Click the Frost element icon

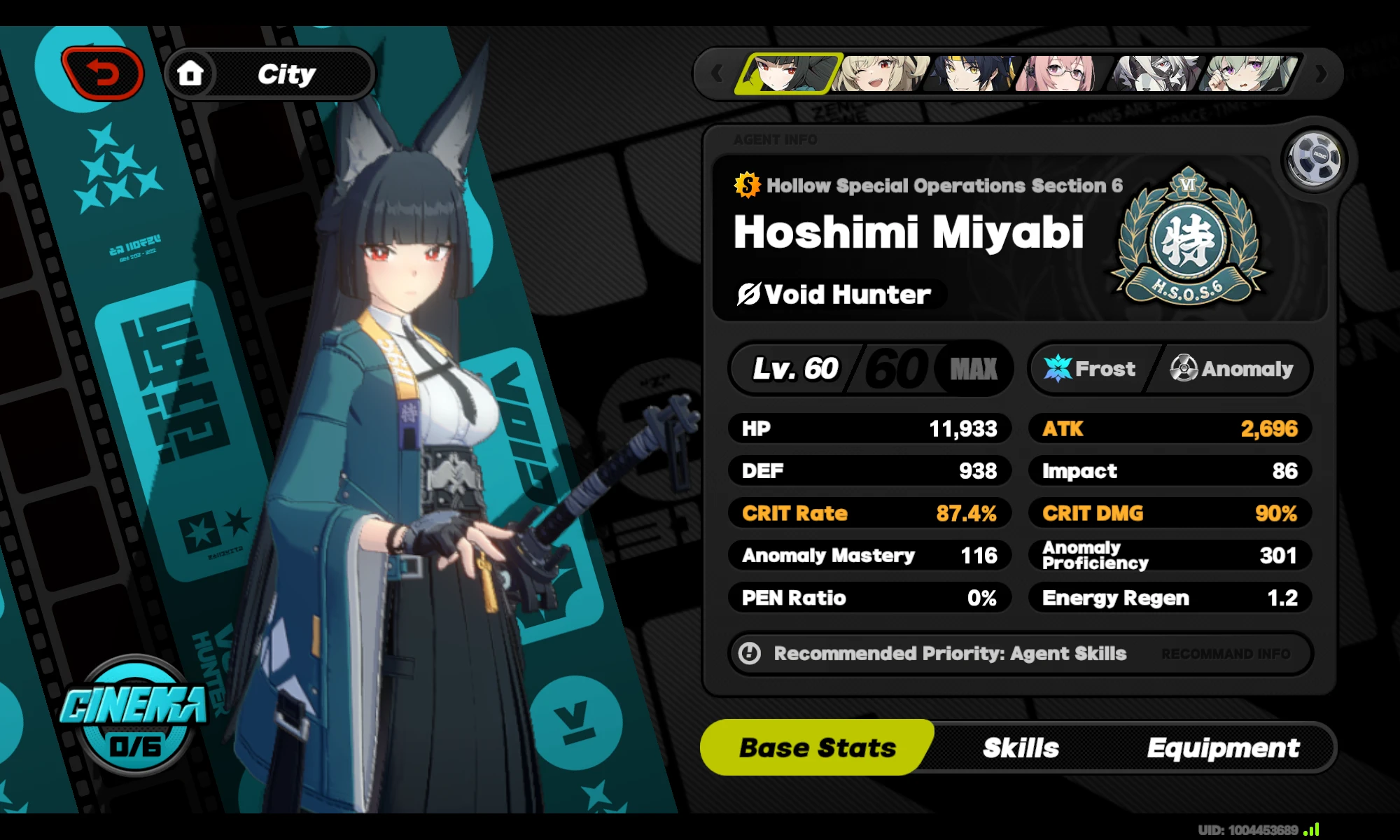pyautogui.click(x=1058, y=369)
